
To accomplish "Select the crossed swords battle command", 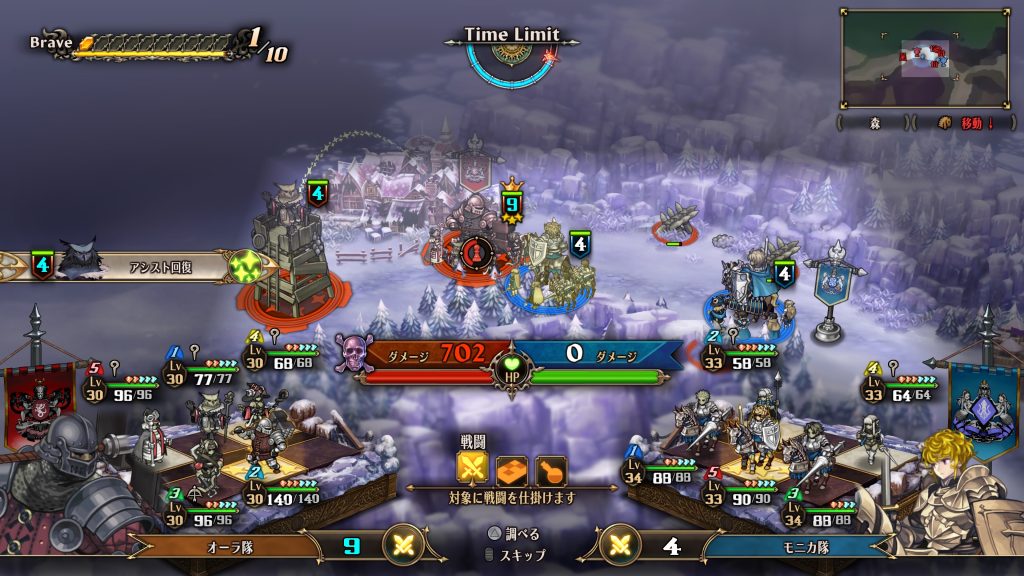I will pyautogui.click(x=473, y=470).
